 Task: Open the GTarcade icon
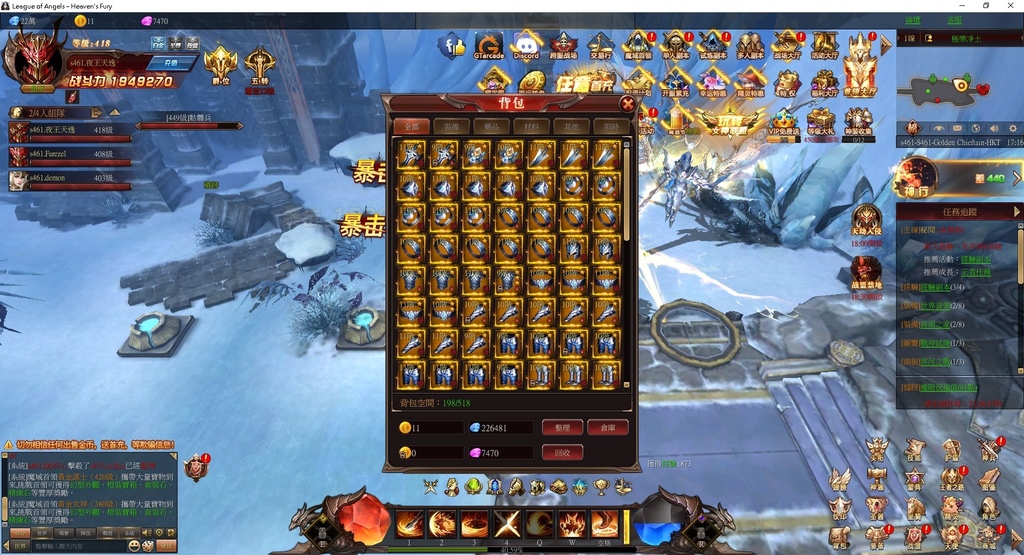coord(489,45)
